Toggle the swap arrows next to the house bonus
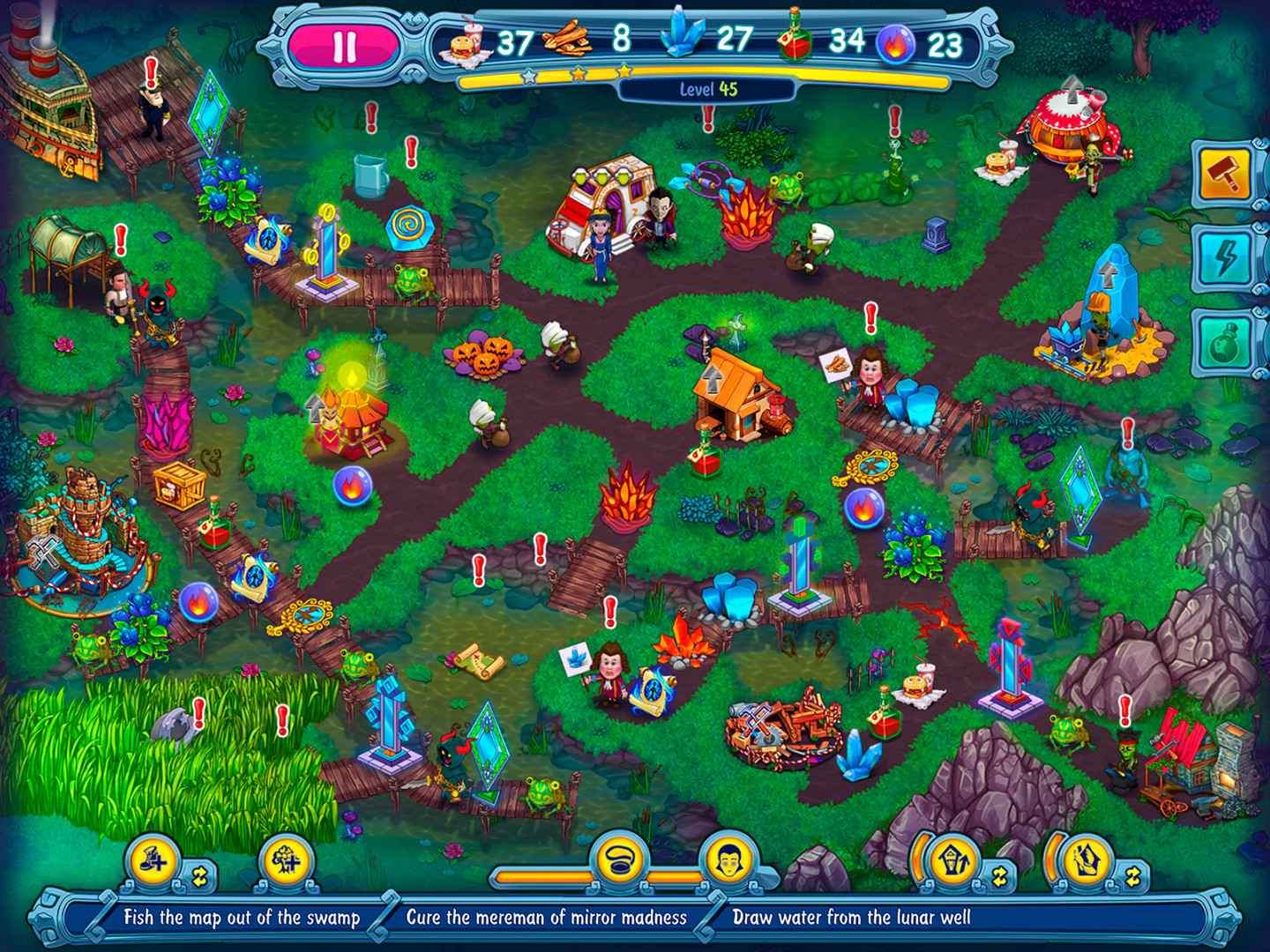The height and width of the screenshot is (952, 1270). point(999,874)
